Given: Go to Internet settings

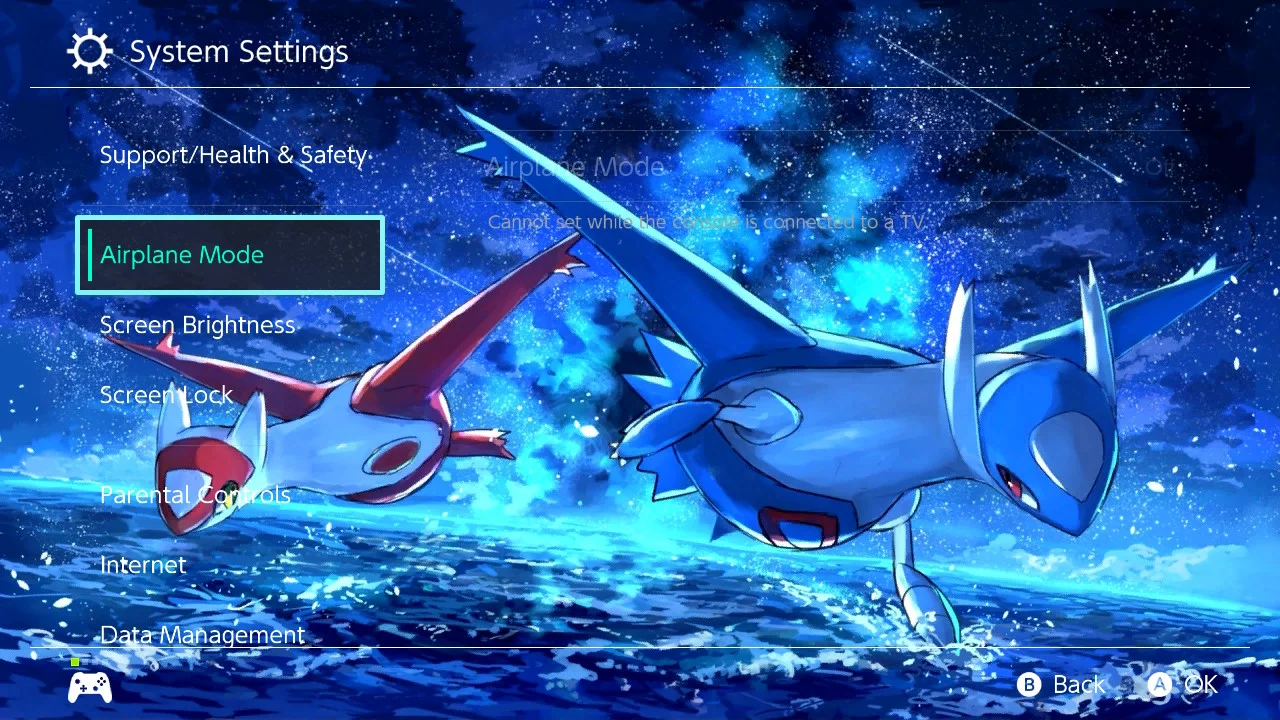Looking at the screenshot, I should 143,565.
